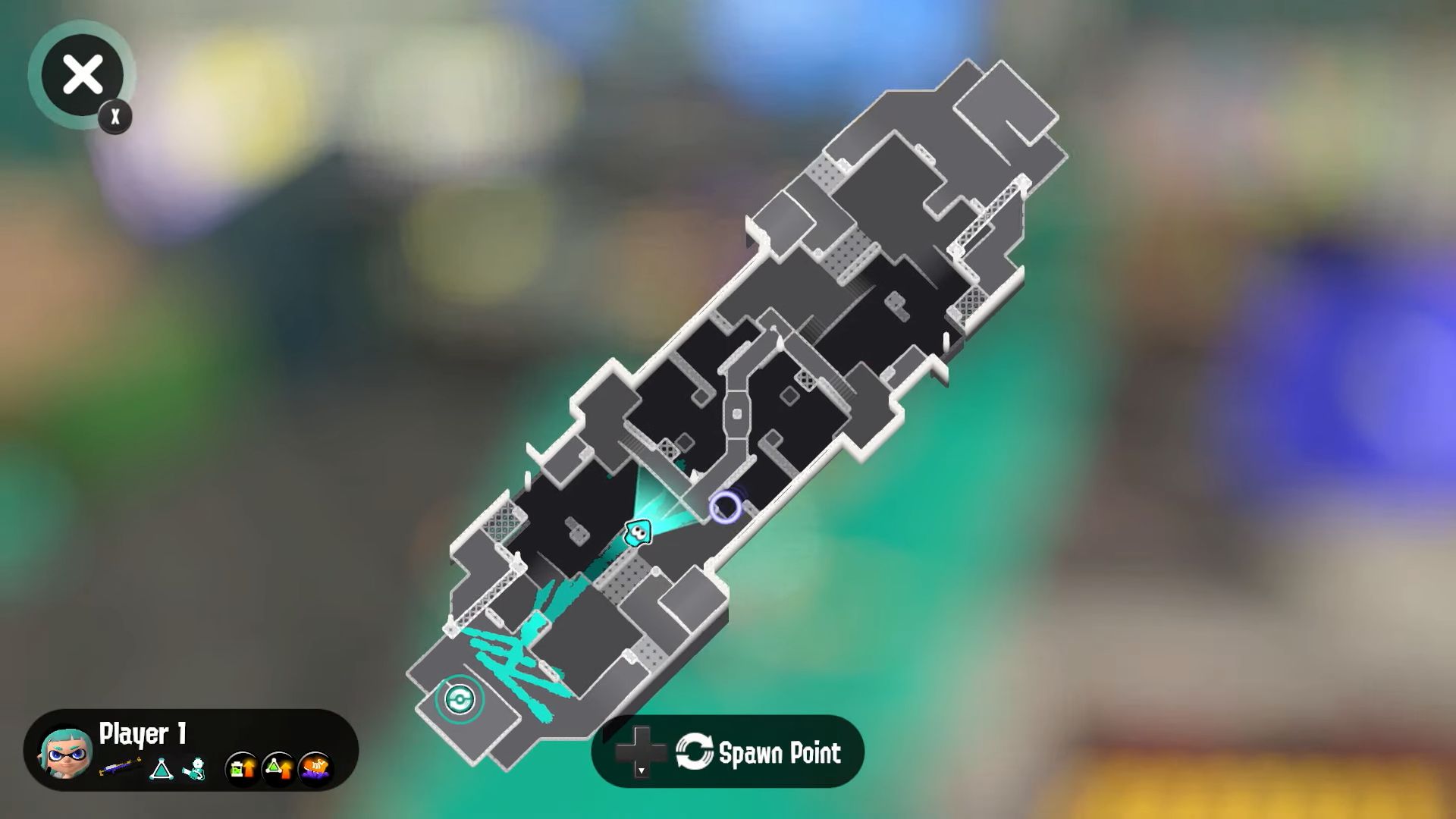This screenshot has height=819, width=1456.
Task: Click the Ink Recovery Up ability icon
Action: [x=241, y=769]
